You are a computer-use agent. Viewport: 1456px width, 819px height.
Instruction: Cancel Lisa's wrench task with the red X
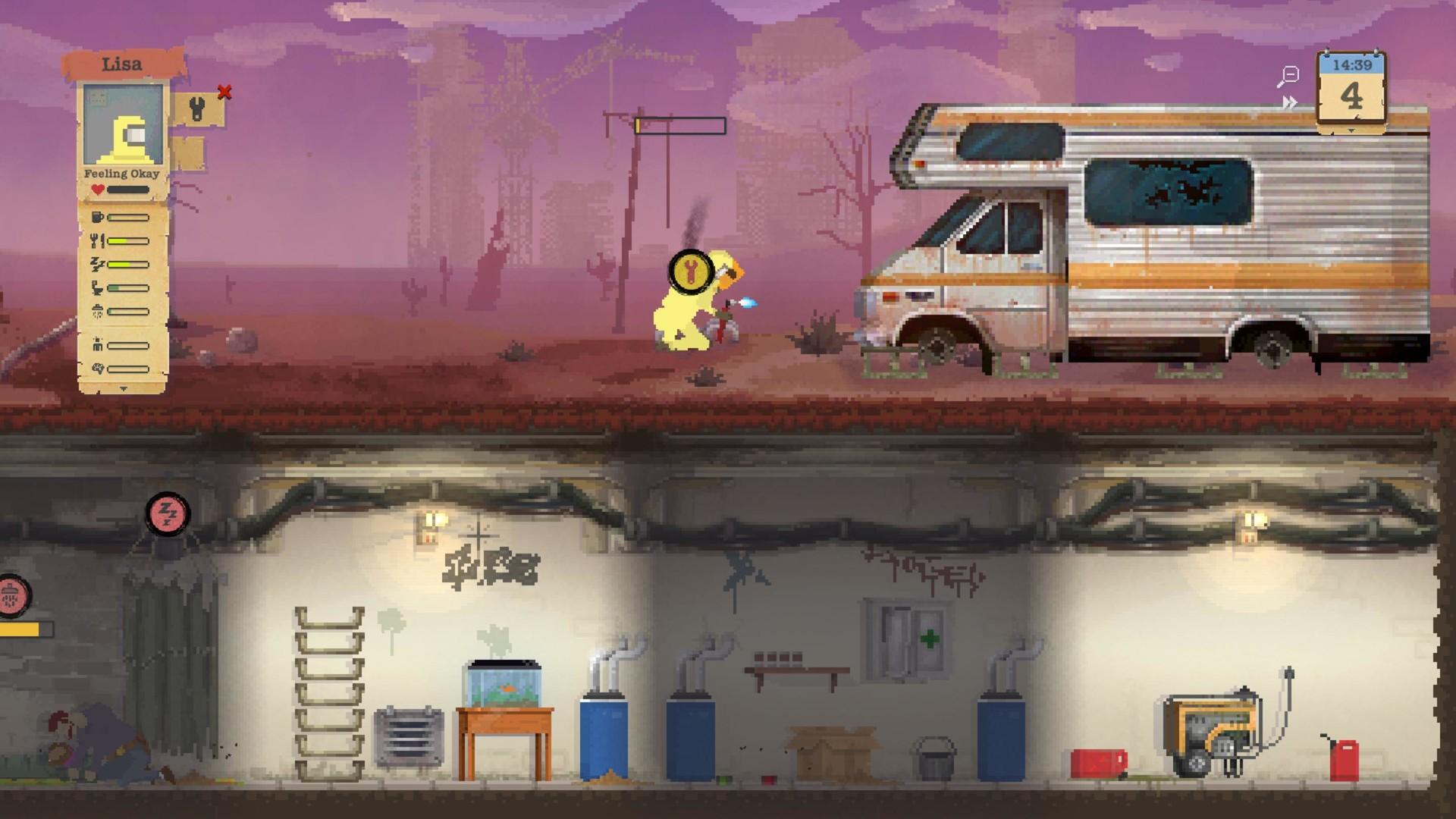click(x=223, y=91)
